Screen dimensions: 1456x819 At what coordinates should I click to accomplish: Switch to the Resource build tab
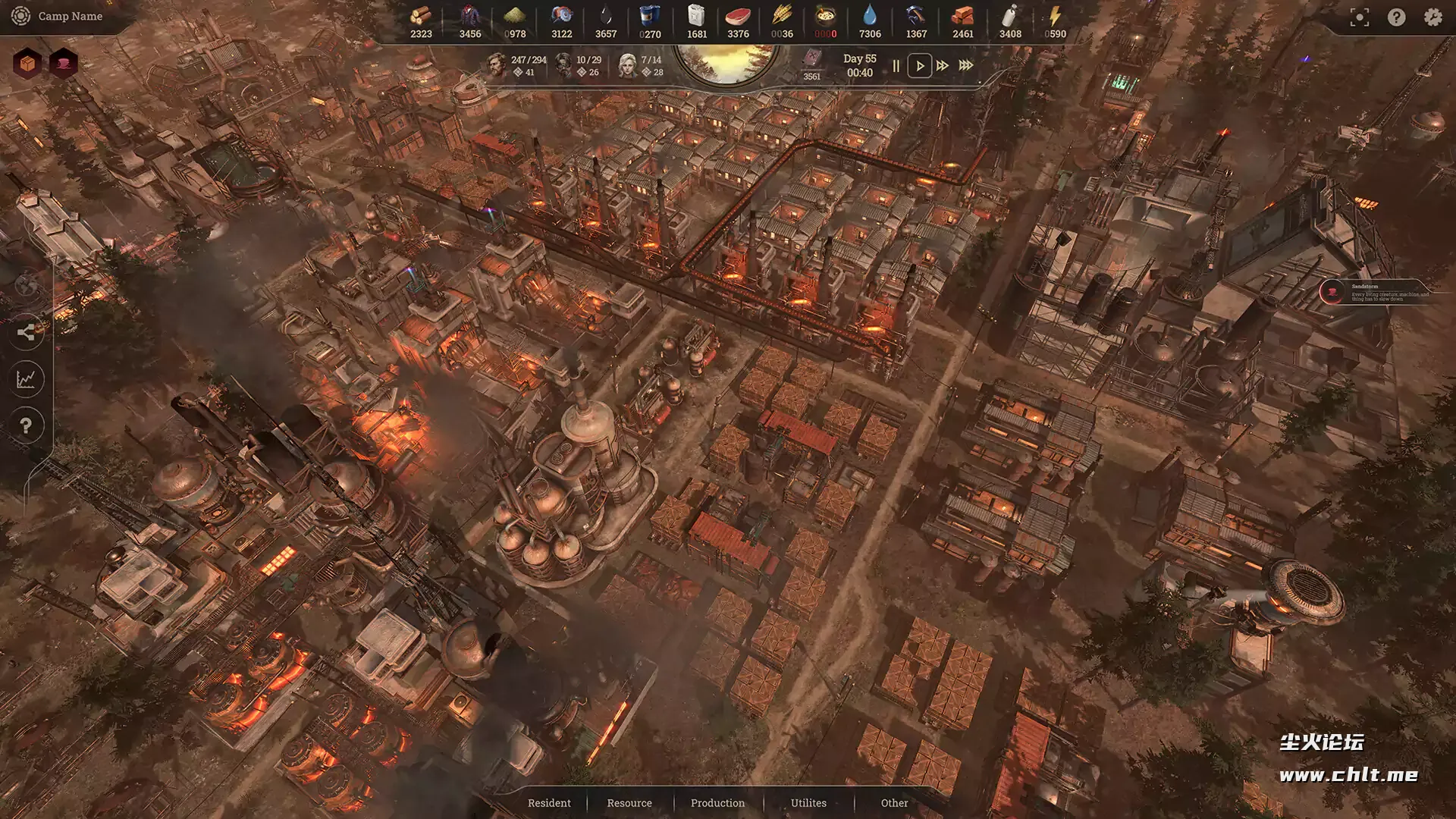point(629,803)
